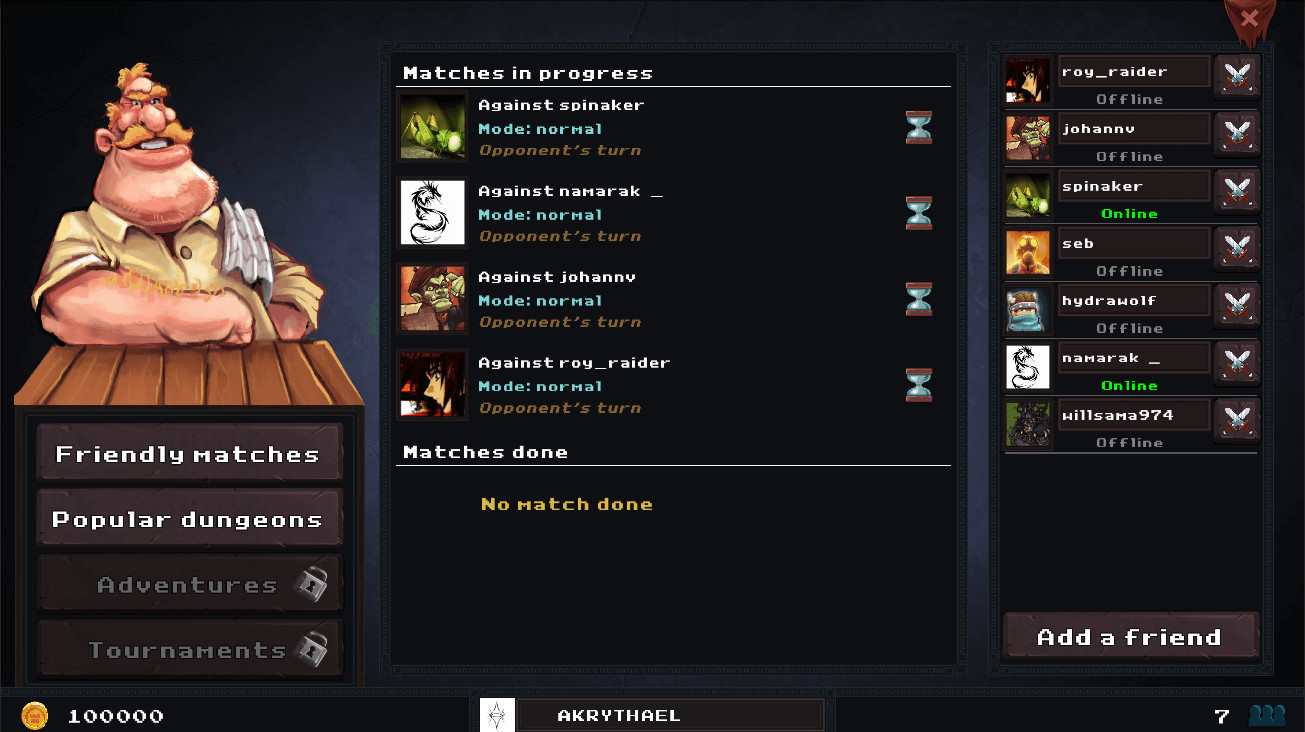Screen dimensions: 1305x732
Task: Click namarak's dragon avatar in the friends list
Action: [1027, 367]
